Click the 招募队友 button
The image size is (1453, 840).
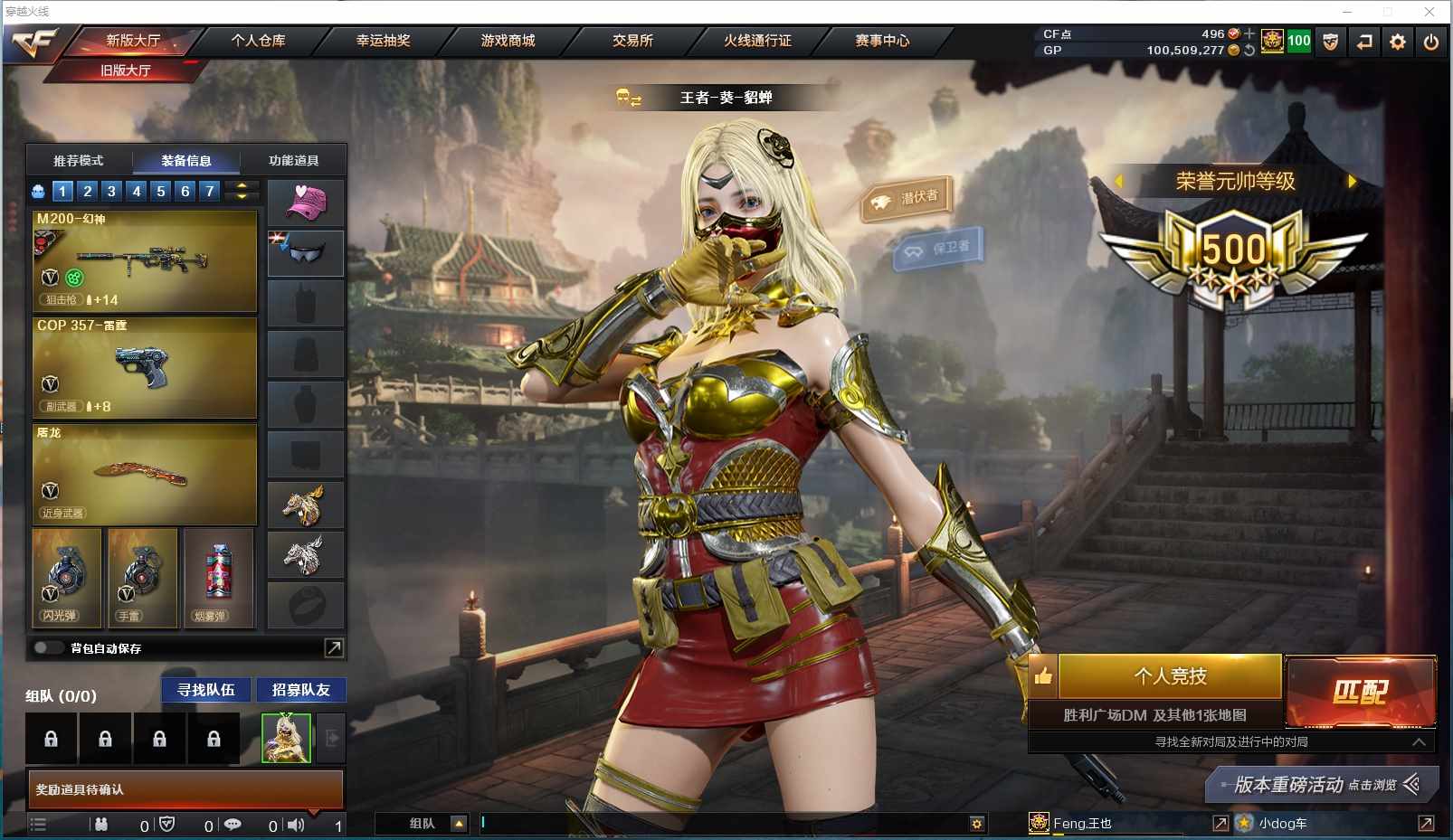tap(301, 690)
